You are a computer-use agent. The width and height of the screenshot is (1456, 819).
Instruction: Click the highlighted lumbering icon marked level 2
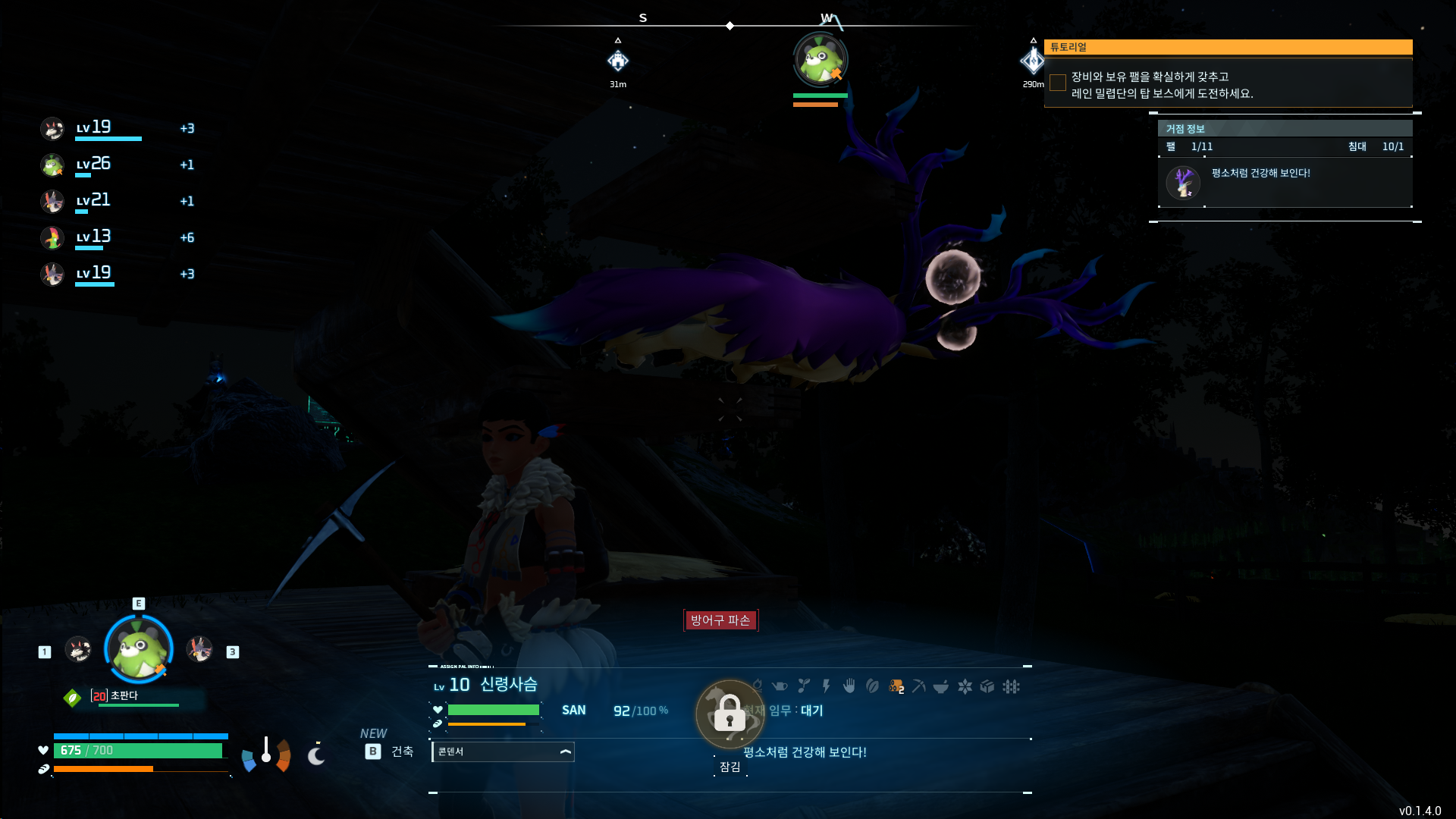click(896, 686)
